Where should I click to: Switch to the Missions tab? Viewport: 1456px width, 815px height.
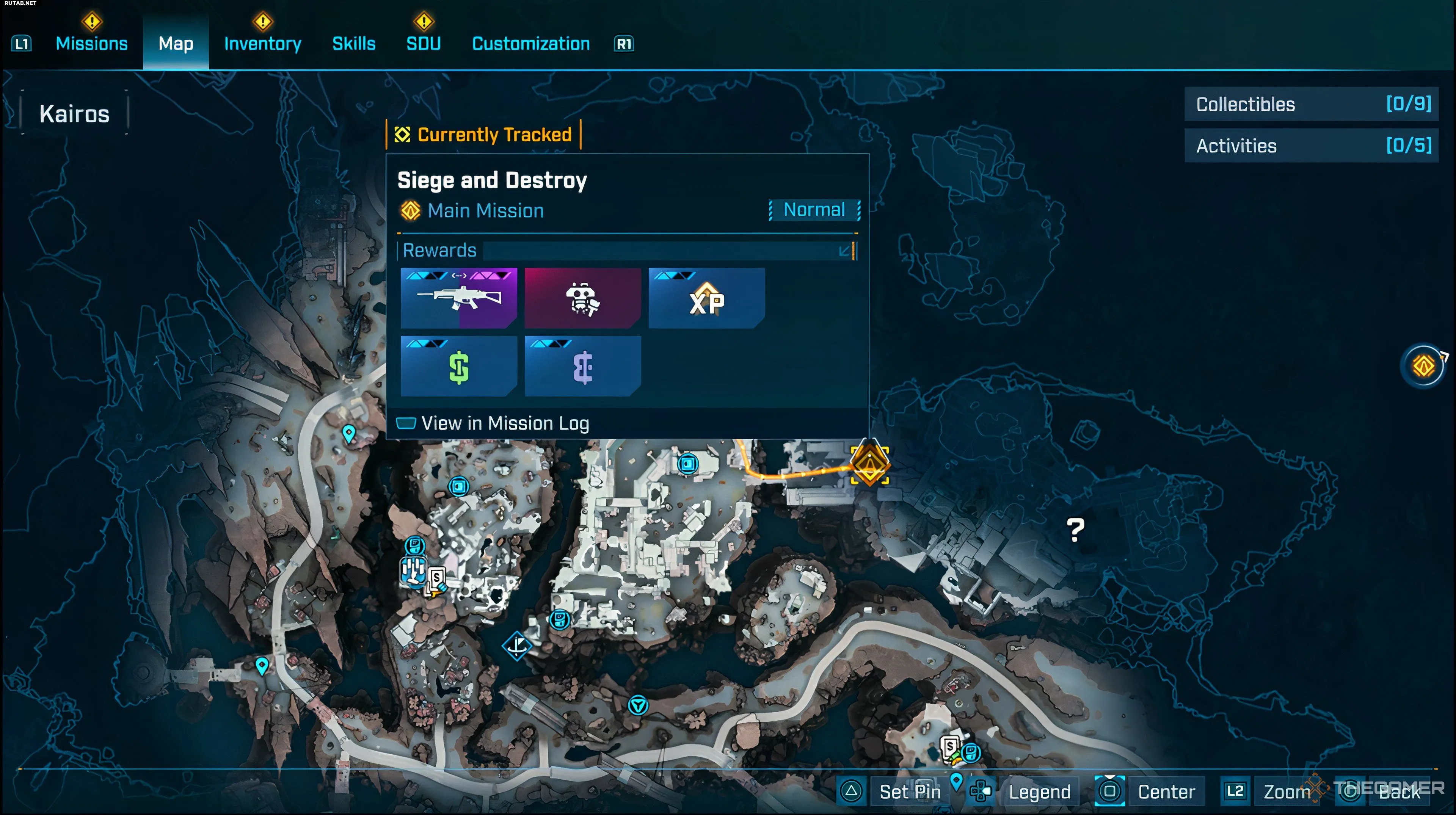click(x=91, y=44)
